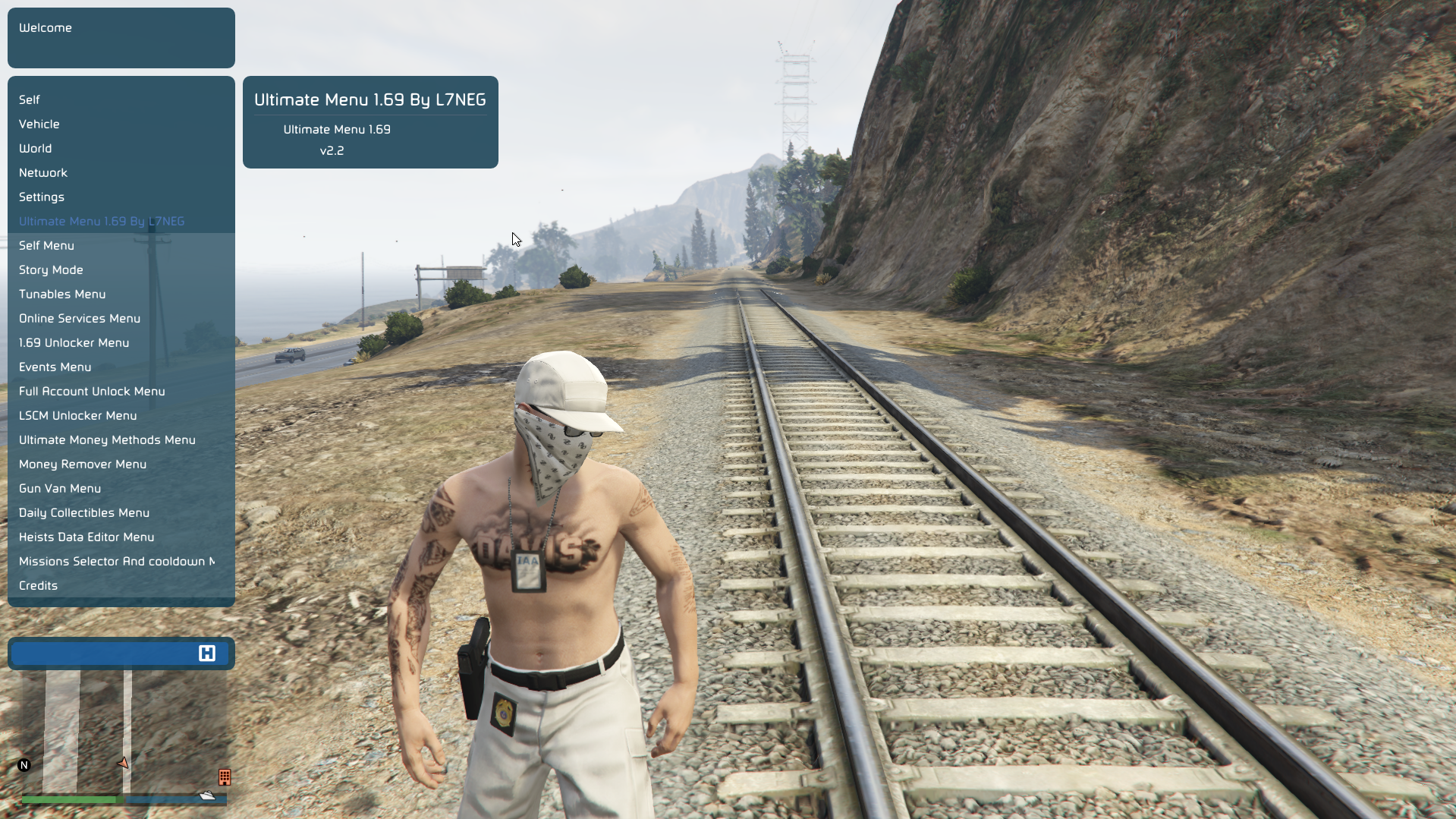Open Ultimate Money Methods Menu
The height and width of the screenshot is (819, 1456).
[107, 439]
